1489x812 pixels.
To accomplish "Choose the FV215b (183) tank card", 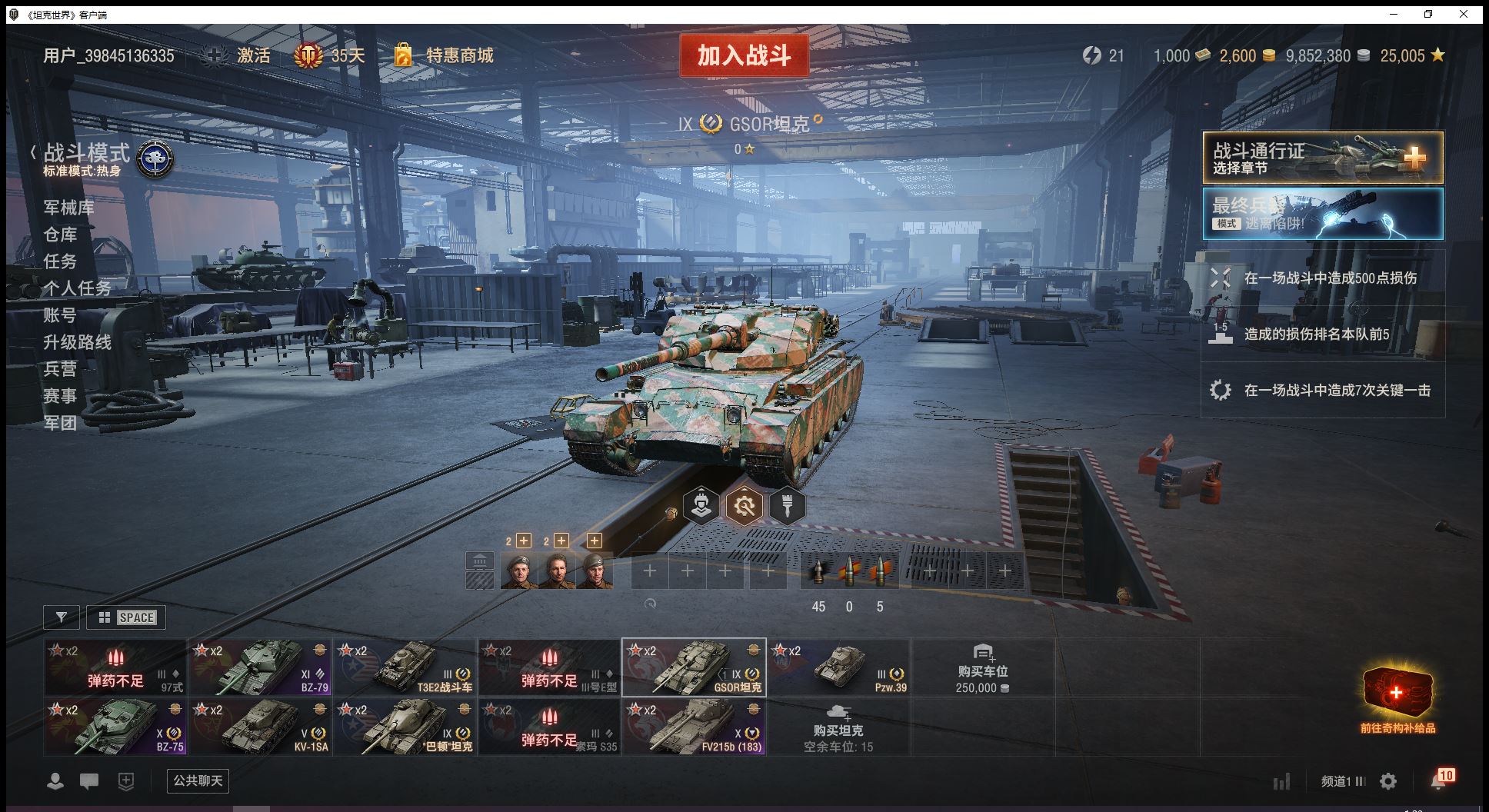I will (694, 727).
